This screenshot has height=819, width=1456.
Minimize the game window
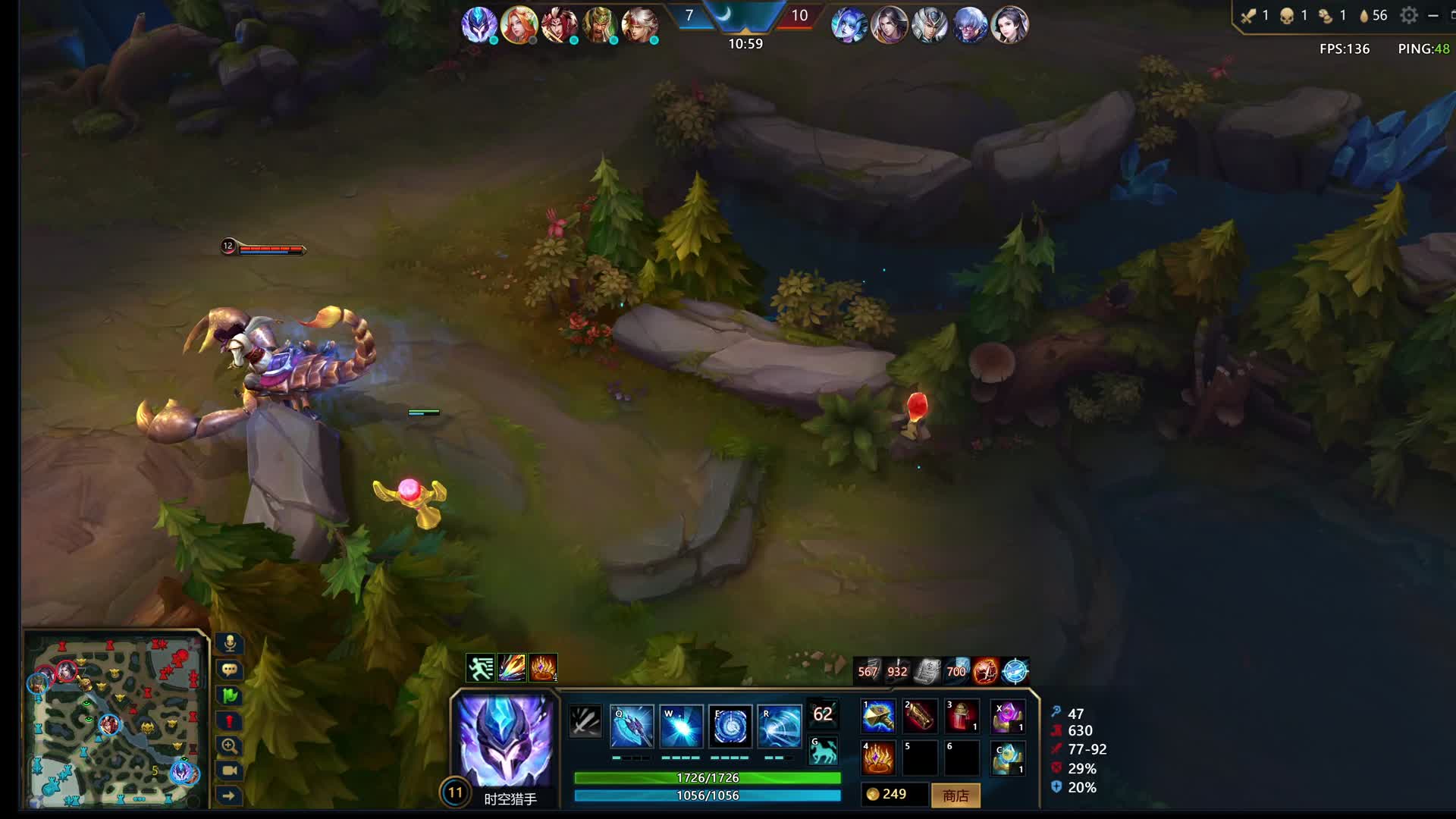click(x=1432, y=15)
